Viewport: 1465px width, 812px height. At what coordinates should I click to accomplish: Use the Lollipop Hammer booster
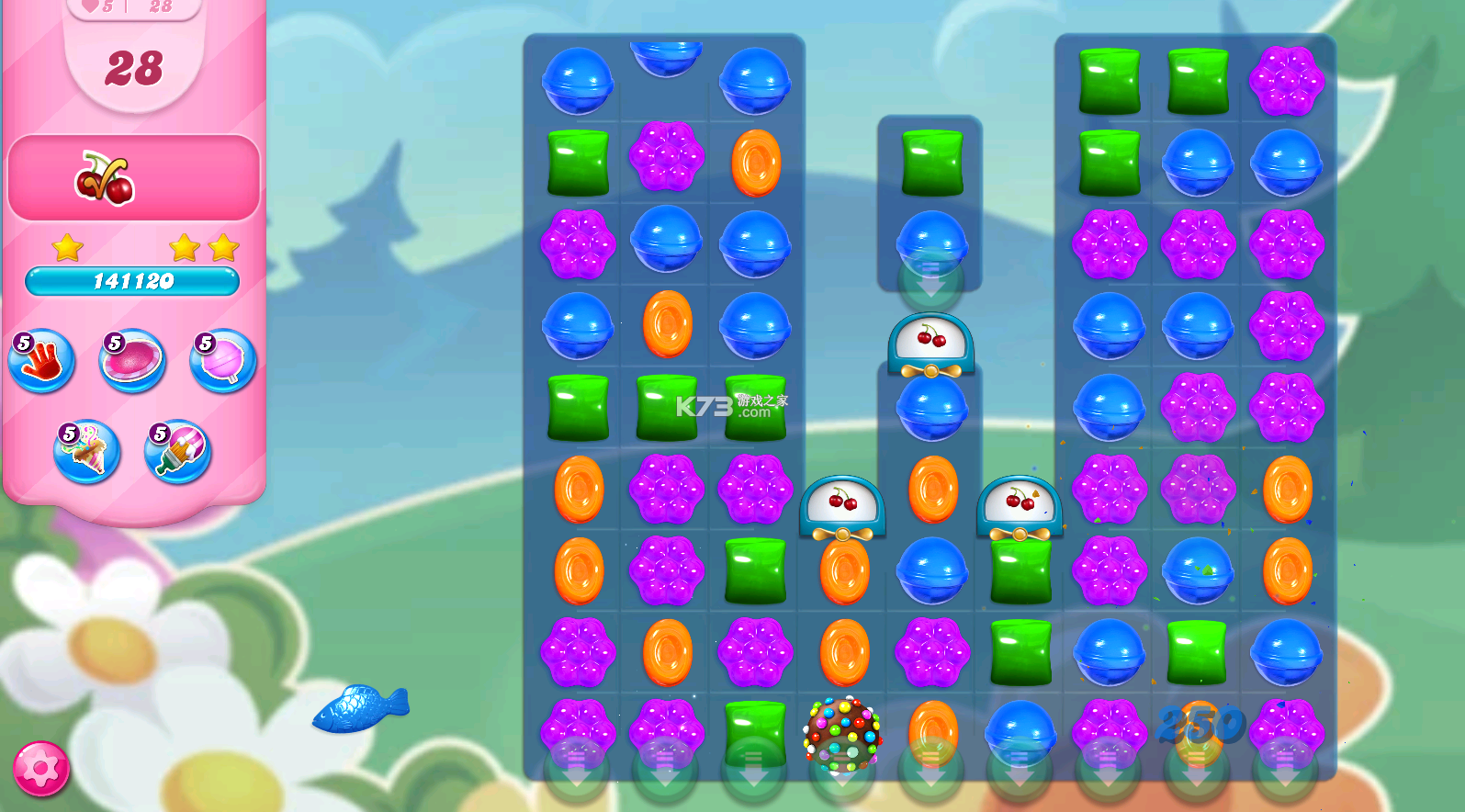(221, 360)
